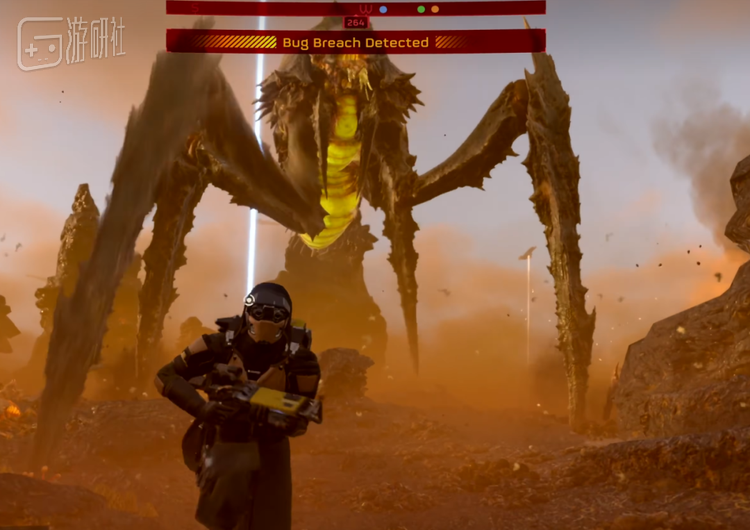Click the Bug Breach Detected alert banner

coord(355,42)
